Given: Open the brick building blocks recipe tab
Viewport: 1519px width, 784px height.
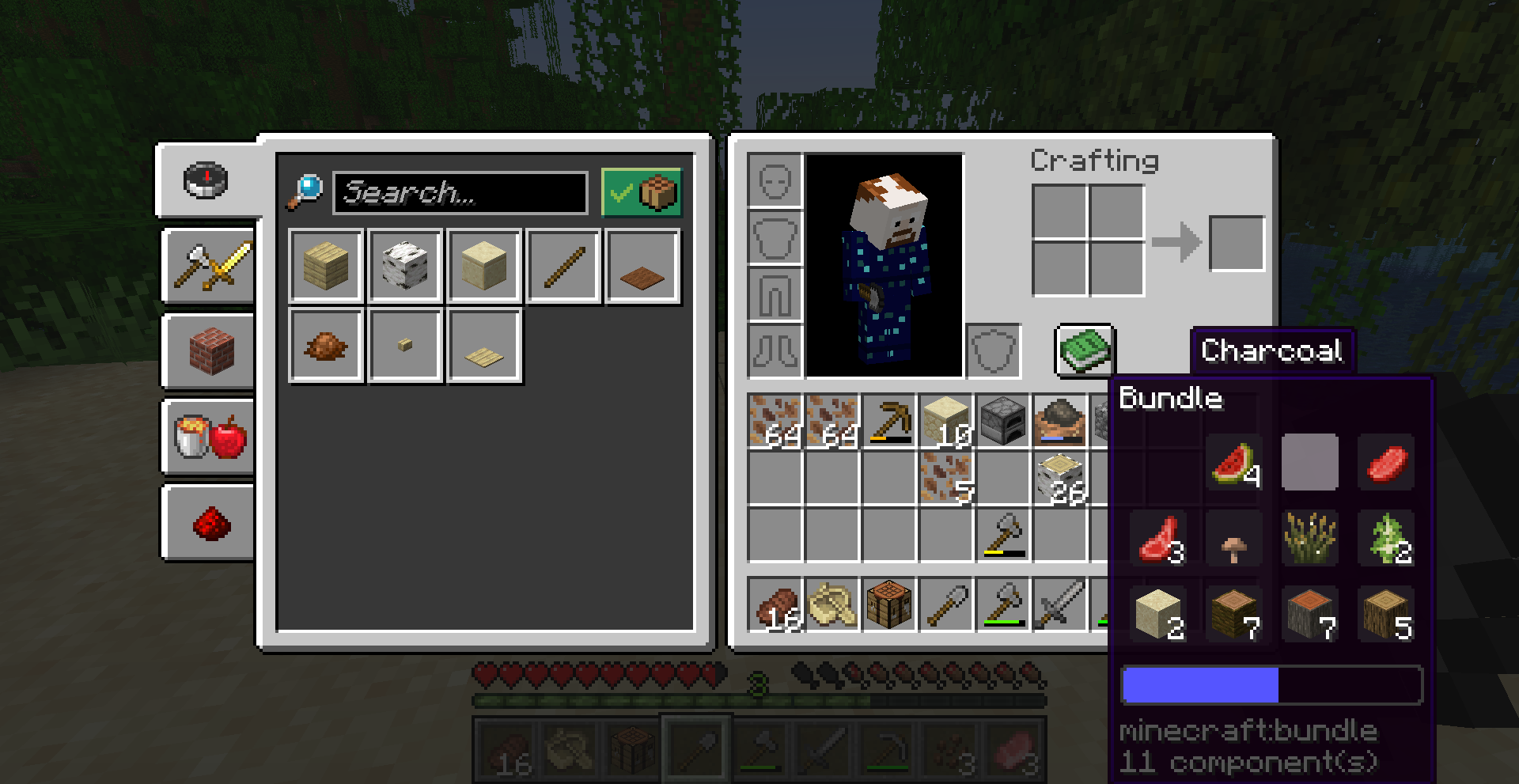Looking at the screenshot, I should (x=210, y=351).
